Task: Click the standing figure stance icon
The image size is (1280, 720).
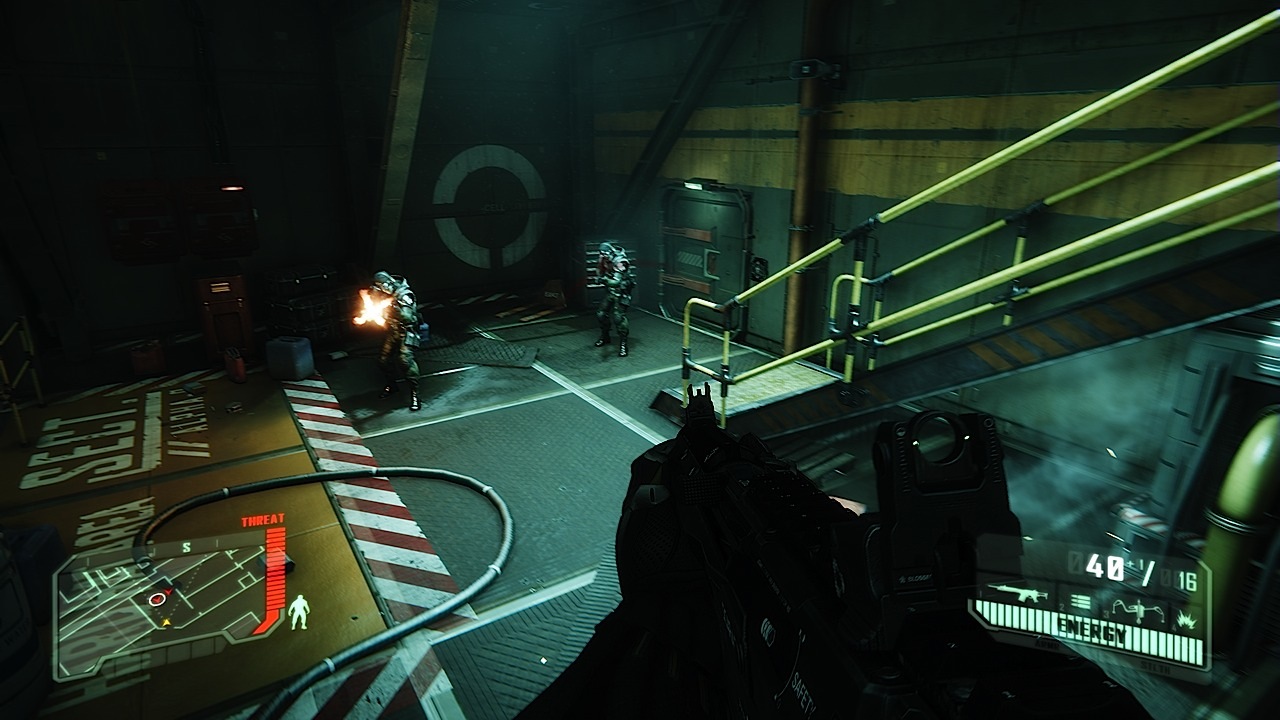Action: pyautogui.click(x=298, y=612)
